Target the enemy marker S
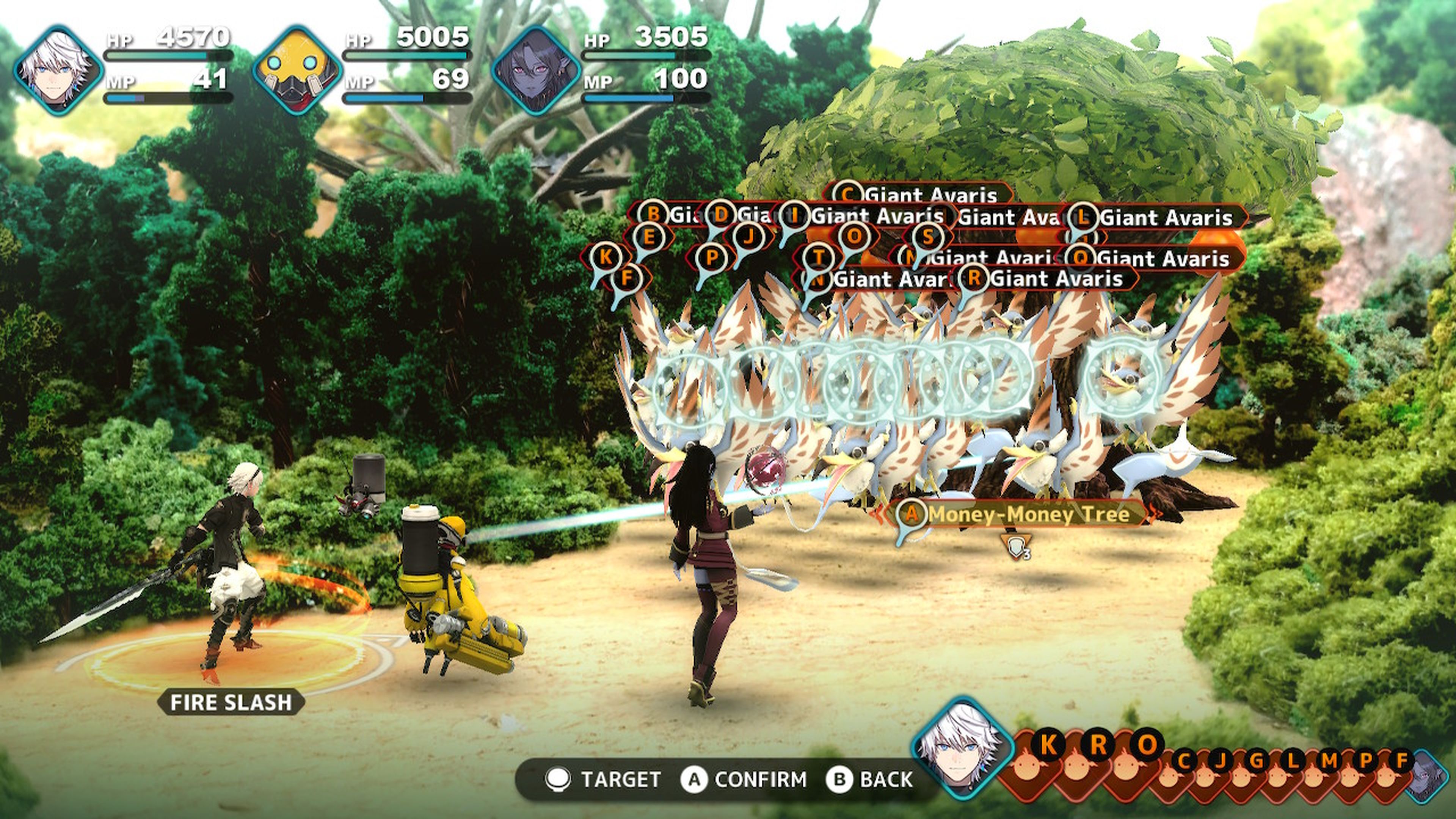 pos(927,236)
